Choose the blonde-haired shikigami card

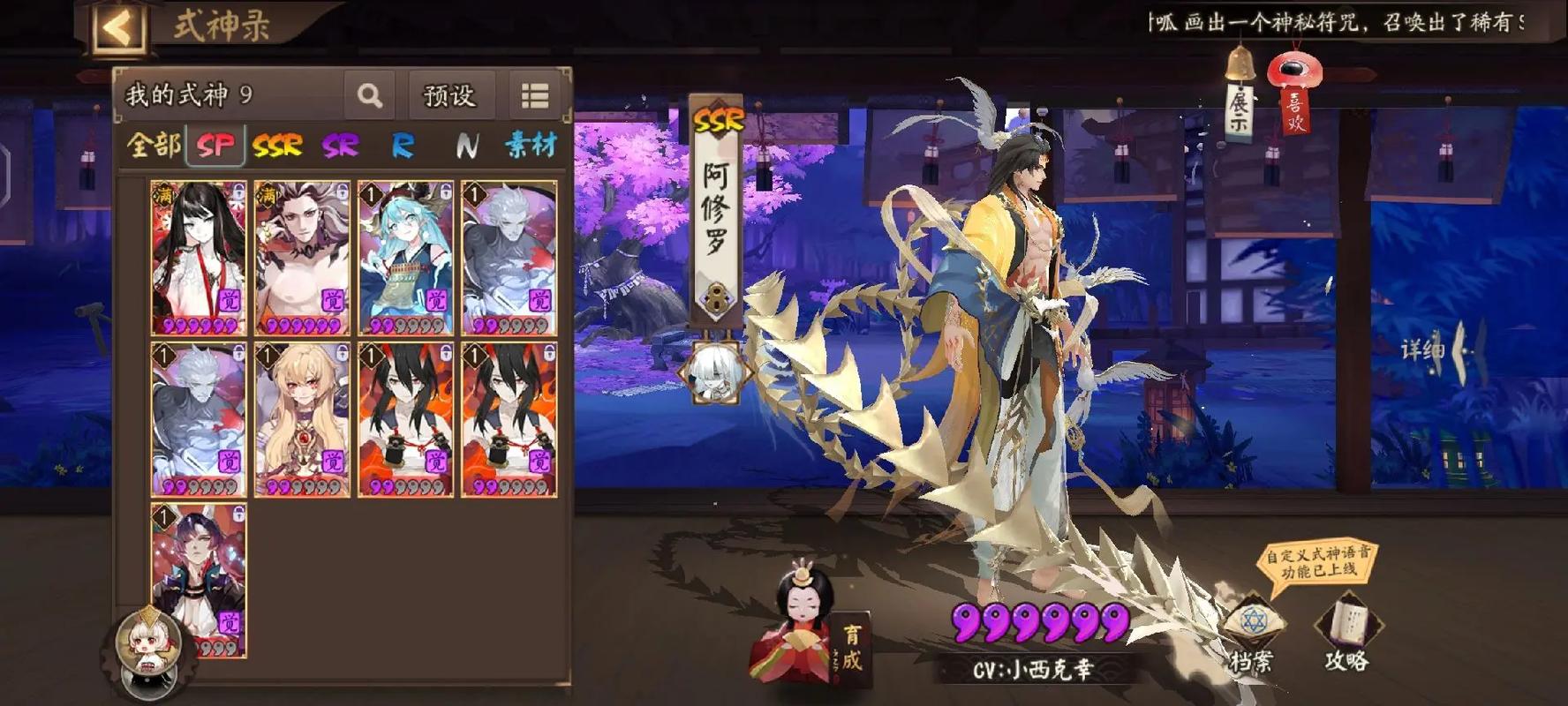tap(302, 419)
